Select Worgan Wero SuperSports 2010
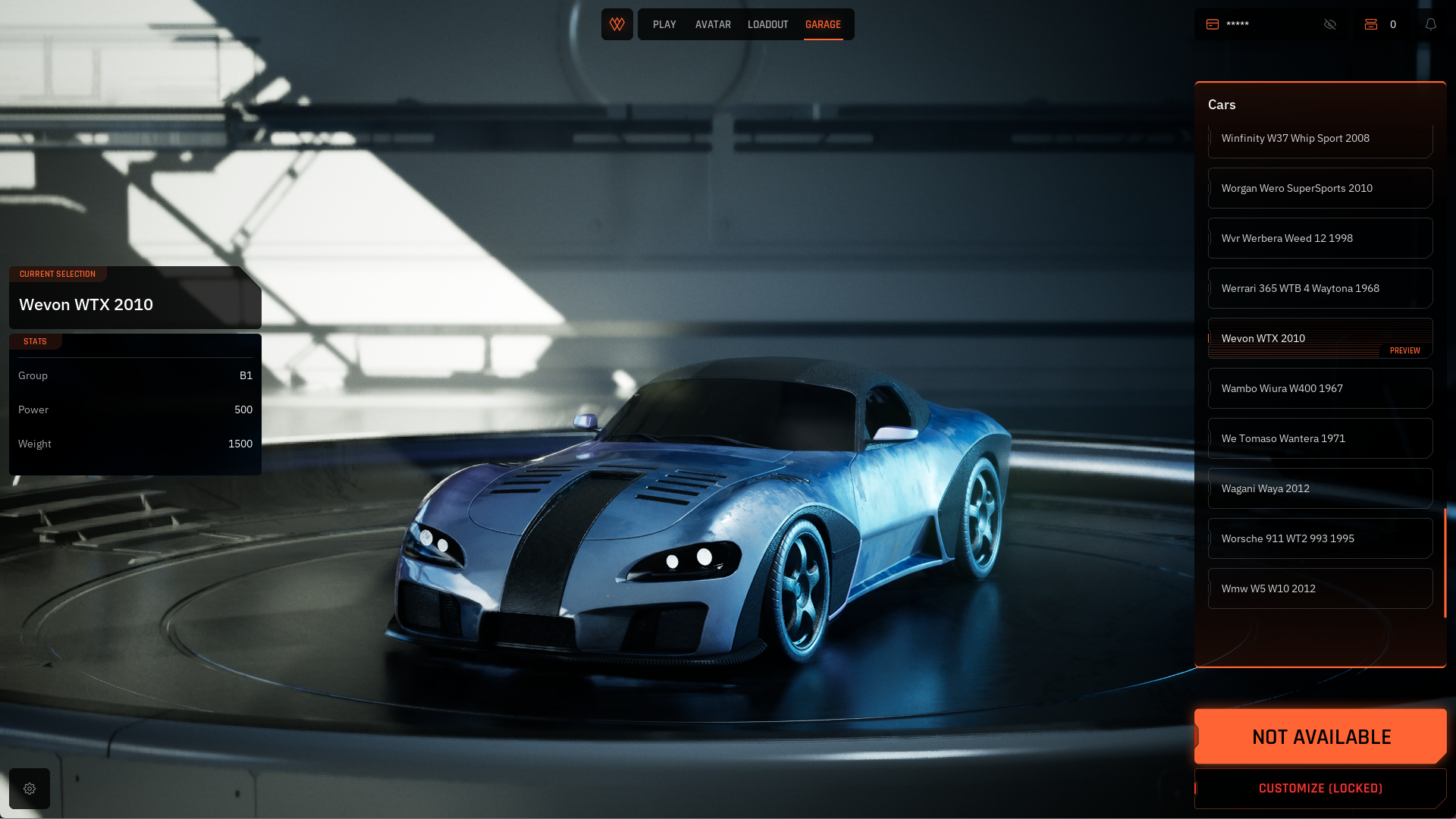Viewport: 1456px width, 819px height. point(1319,188)
